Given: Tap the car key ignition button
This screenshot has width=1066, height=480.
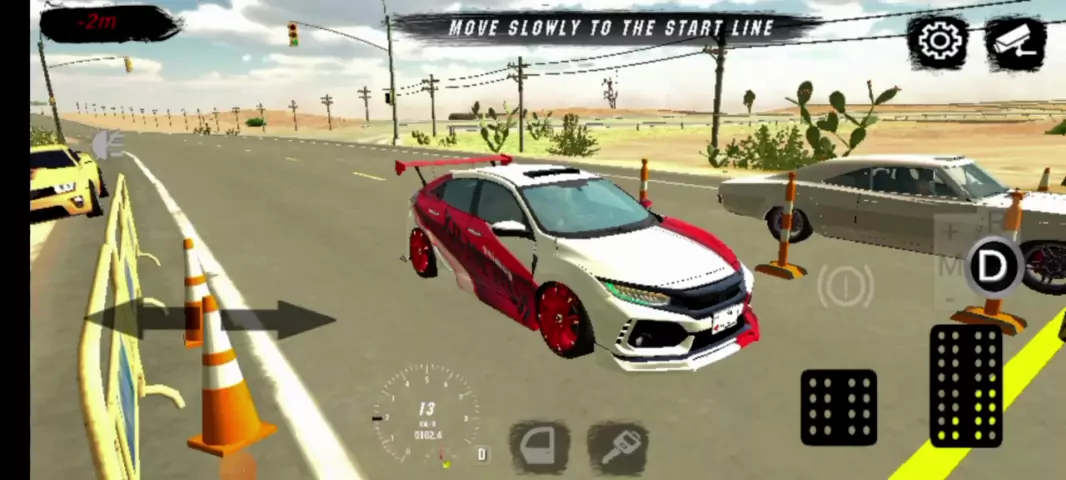Looking at the screenshot, I should (617, 446).
